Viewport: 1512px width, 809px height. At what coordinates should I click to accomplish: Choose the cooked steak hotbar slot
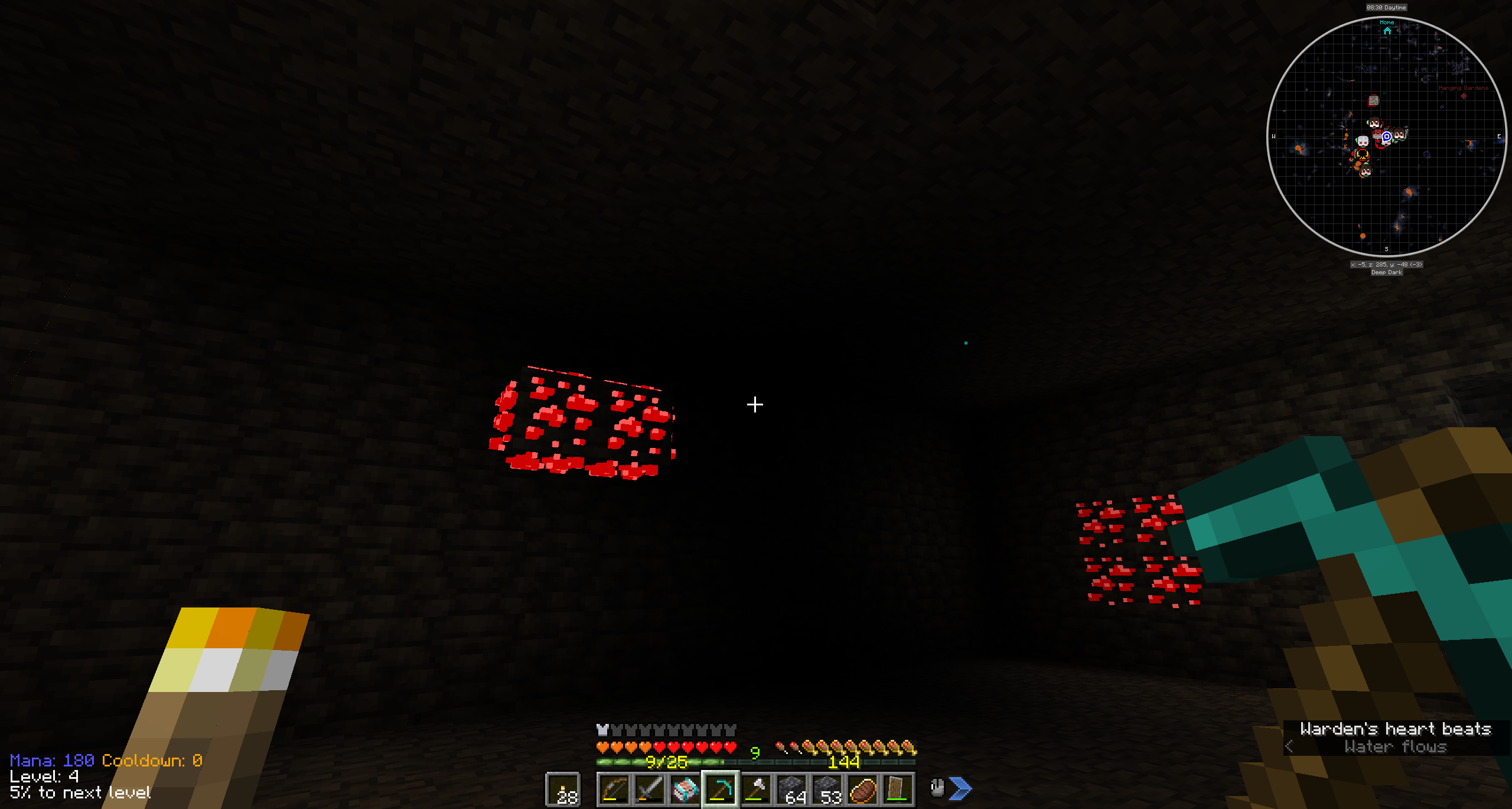point(862,789)
